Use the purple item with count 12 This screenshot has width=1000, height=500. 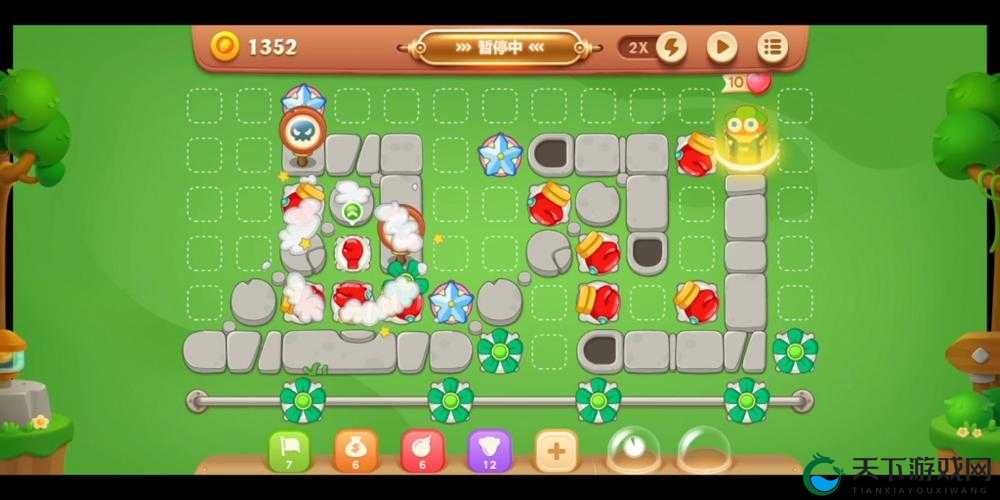pyautogui.click(x=488, y=452)
